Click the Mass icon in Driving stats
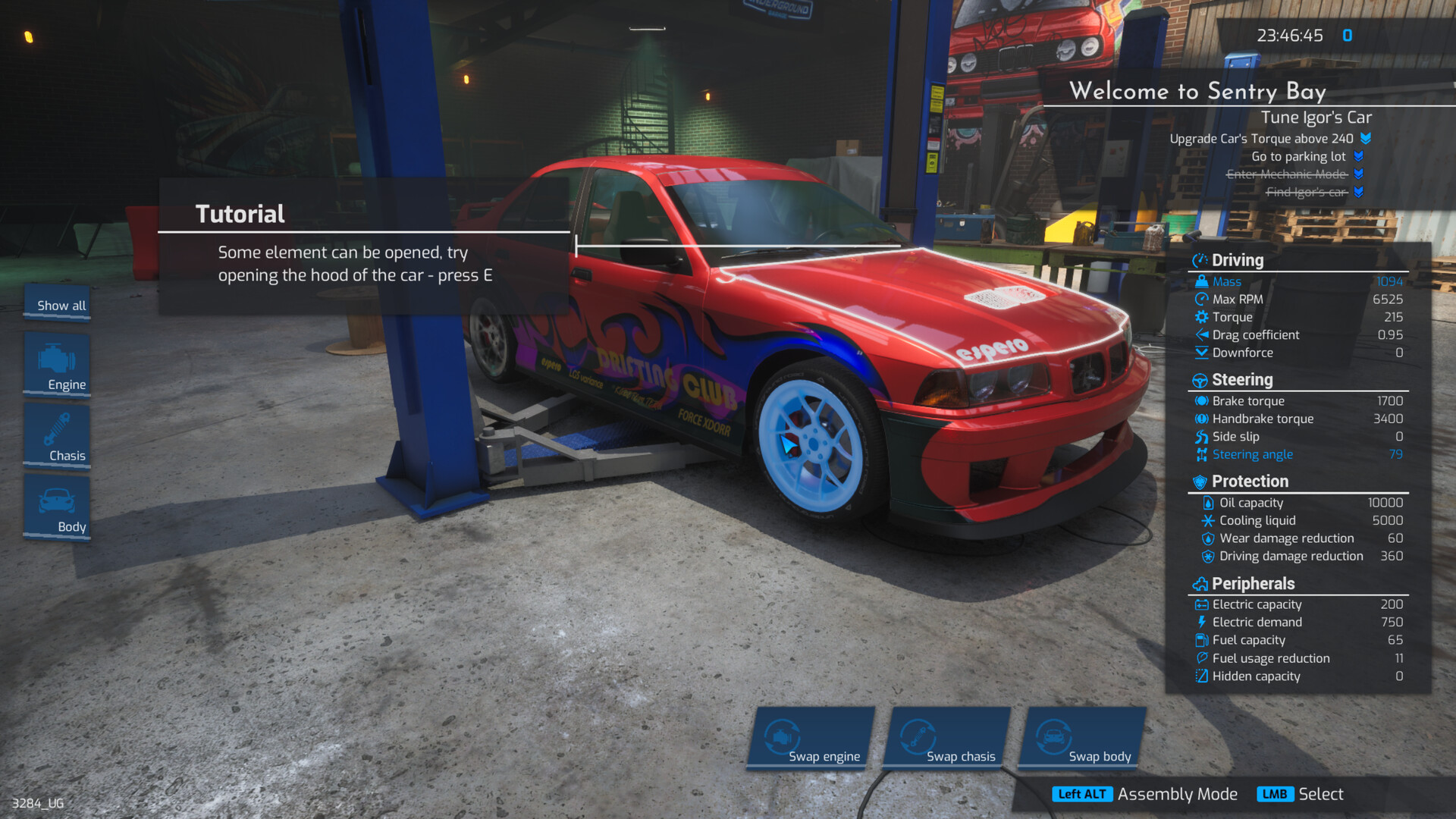 (x=1203, y=281)
